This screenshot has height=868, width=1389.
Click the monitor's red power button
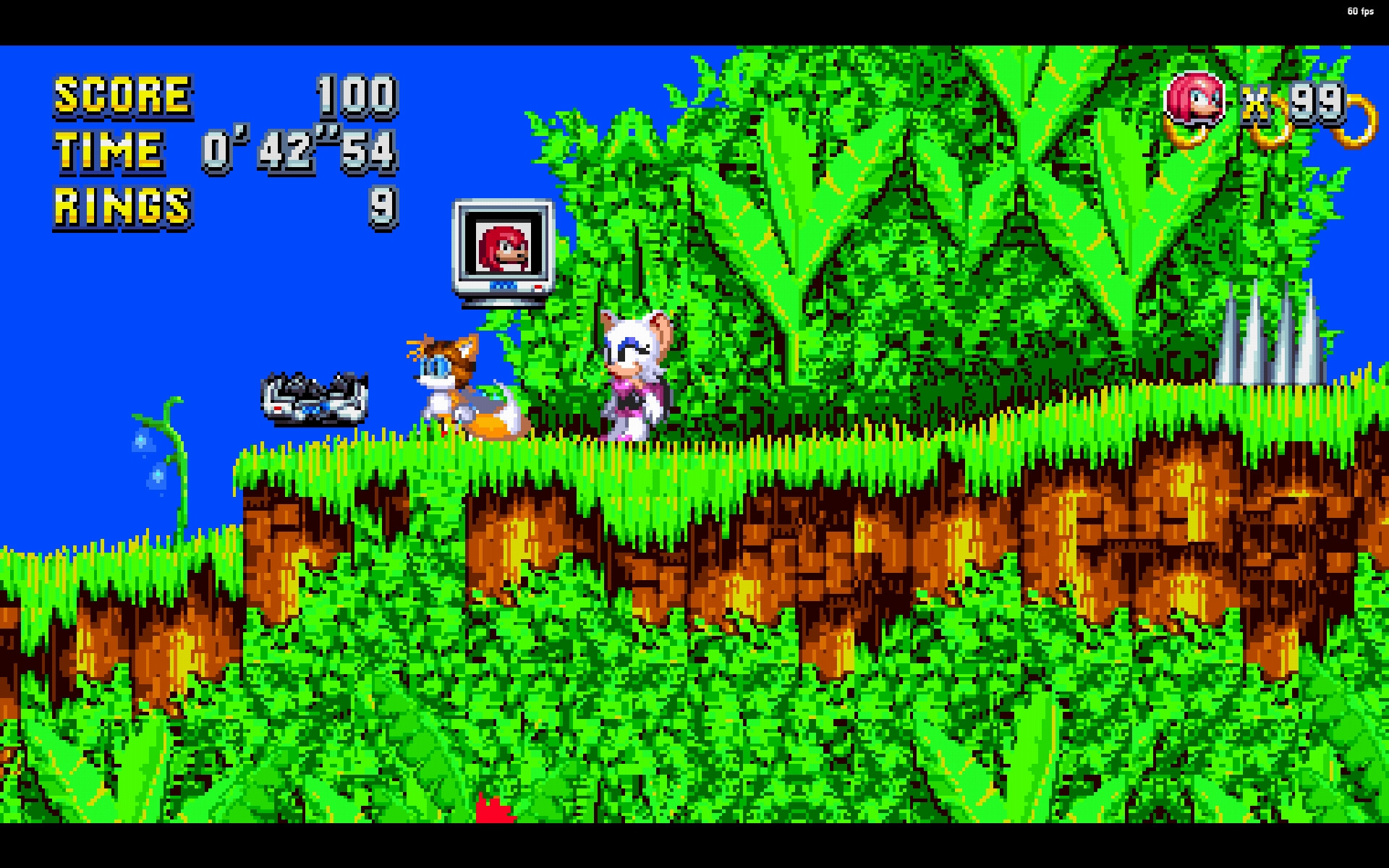[538, 287]
